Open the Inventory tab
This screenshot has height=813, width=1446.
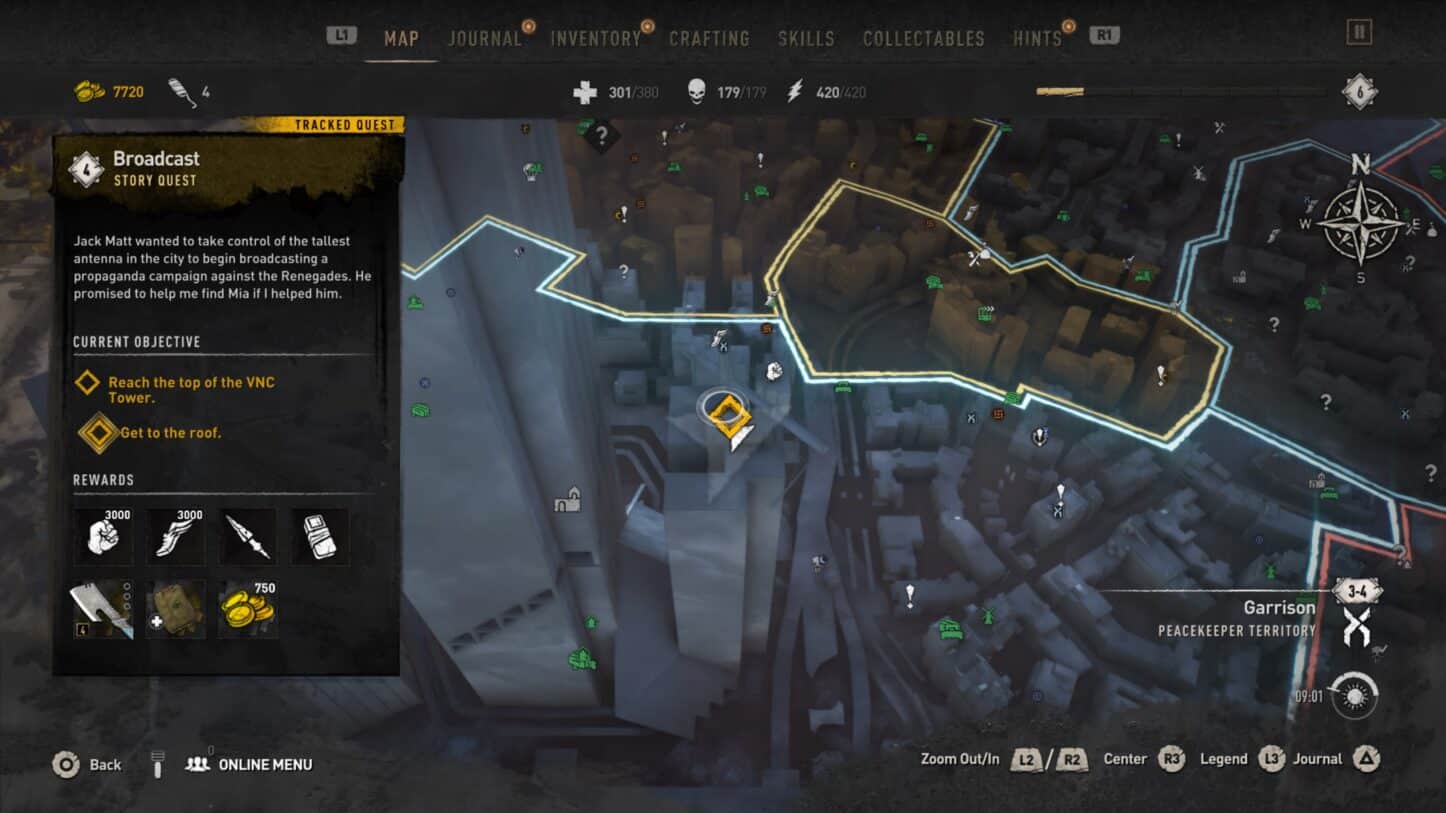(x=595, y=39)
